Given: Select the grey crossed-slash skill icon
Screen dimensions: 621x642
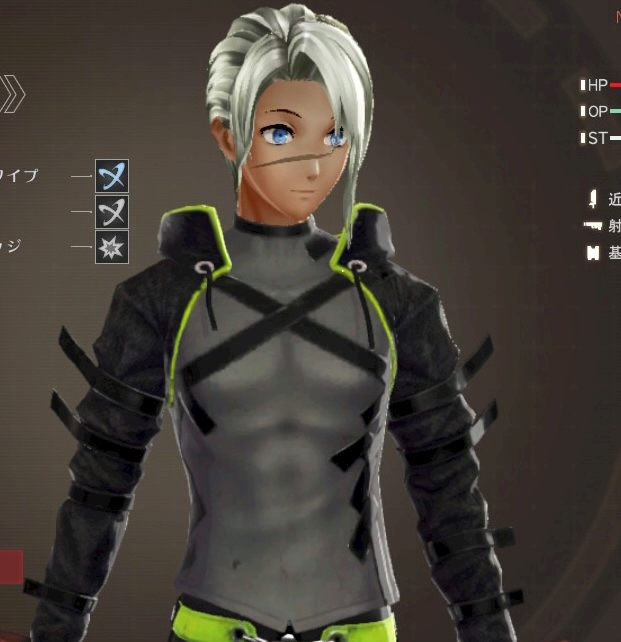Looking at the screenshot, I should pos(112,212).
